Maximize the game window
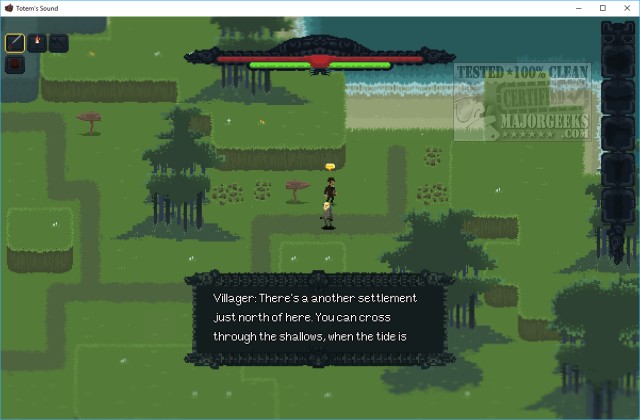The height and width of the screenshot is (420, 640). (602, 8)
